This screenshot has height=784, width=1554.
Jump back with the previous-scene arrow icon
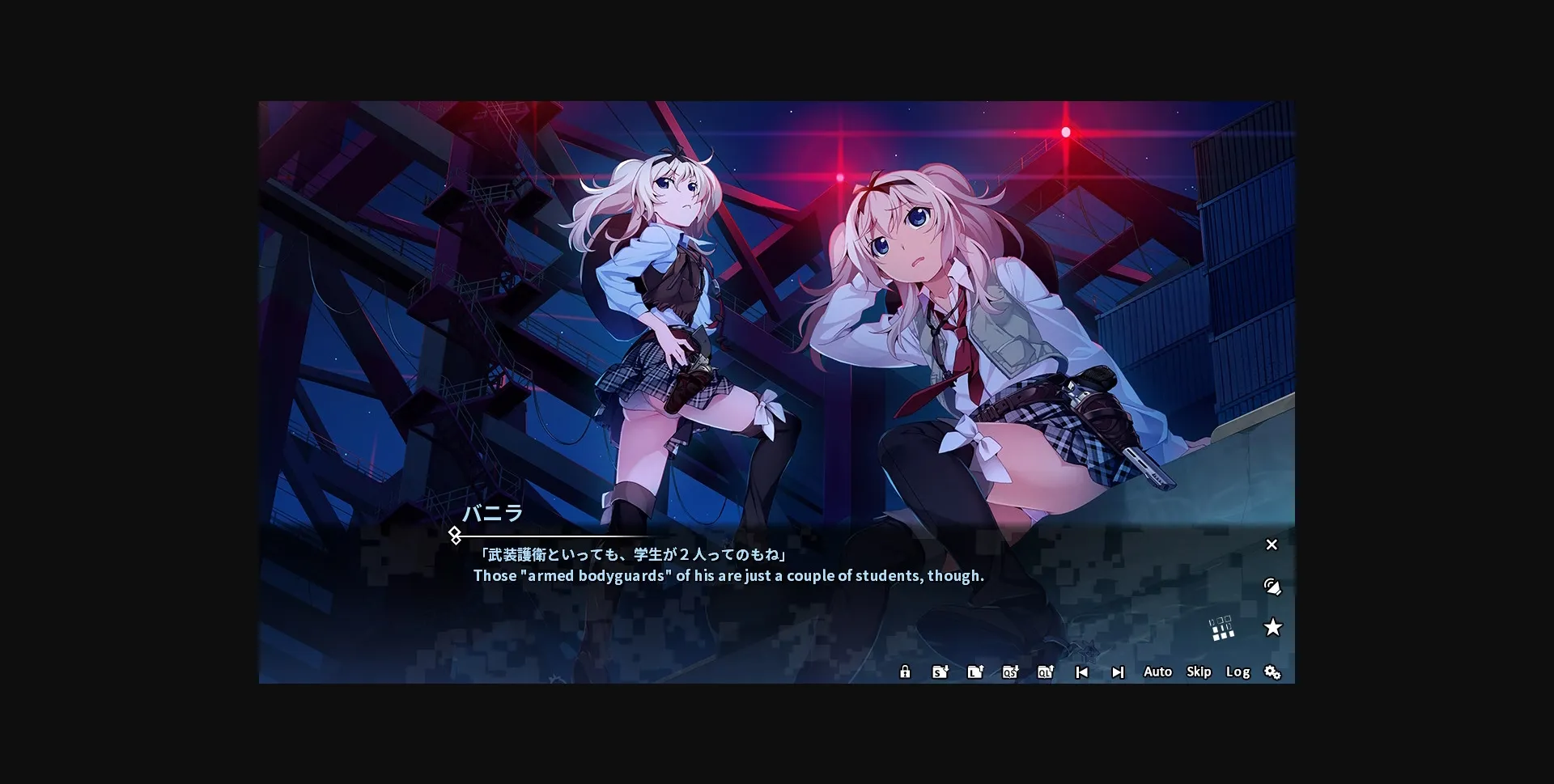[x=1082, y=672]
